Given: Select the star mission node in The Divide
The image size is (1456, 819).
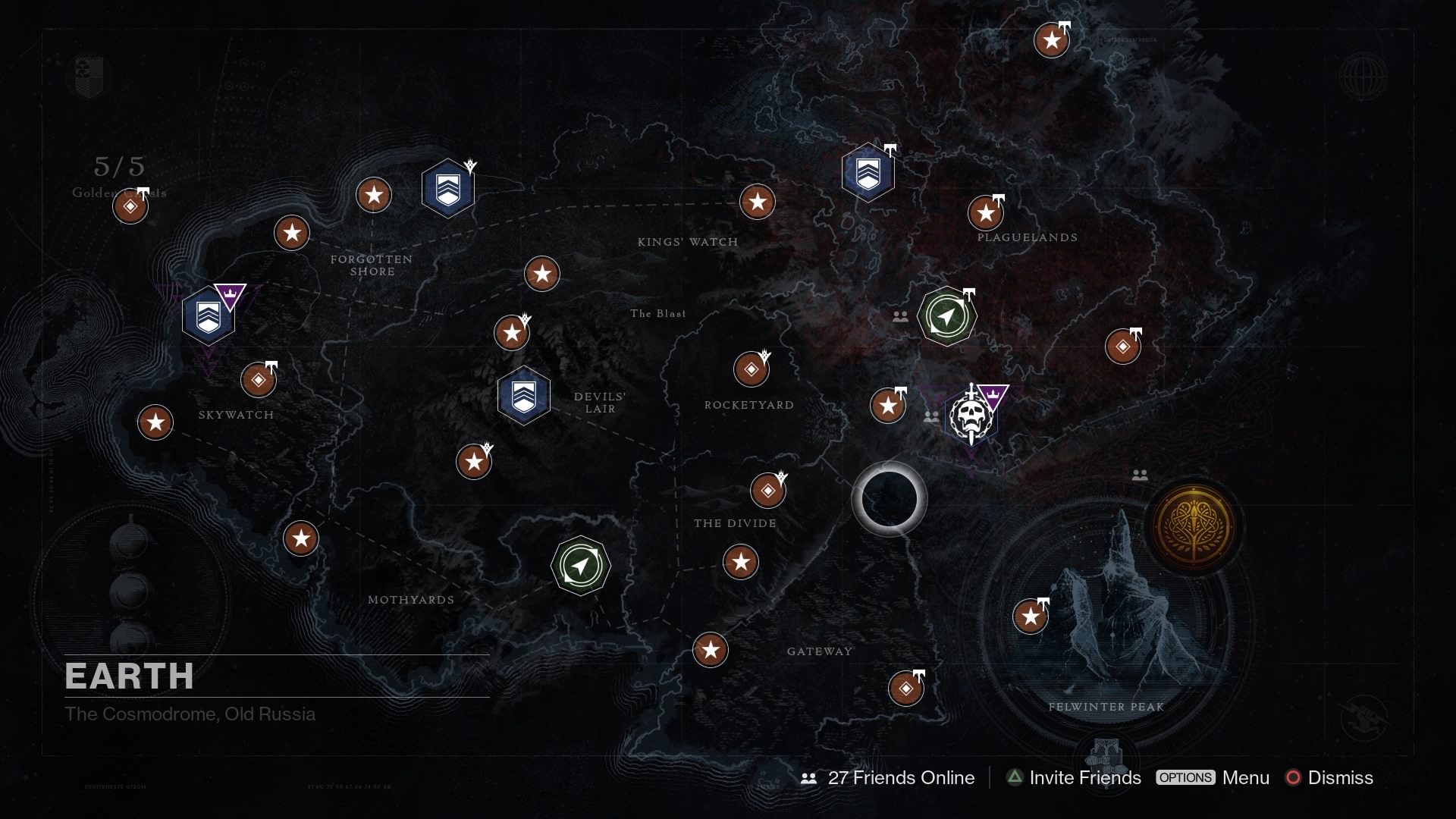Looking at the screenshot, I should point(742,563).
